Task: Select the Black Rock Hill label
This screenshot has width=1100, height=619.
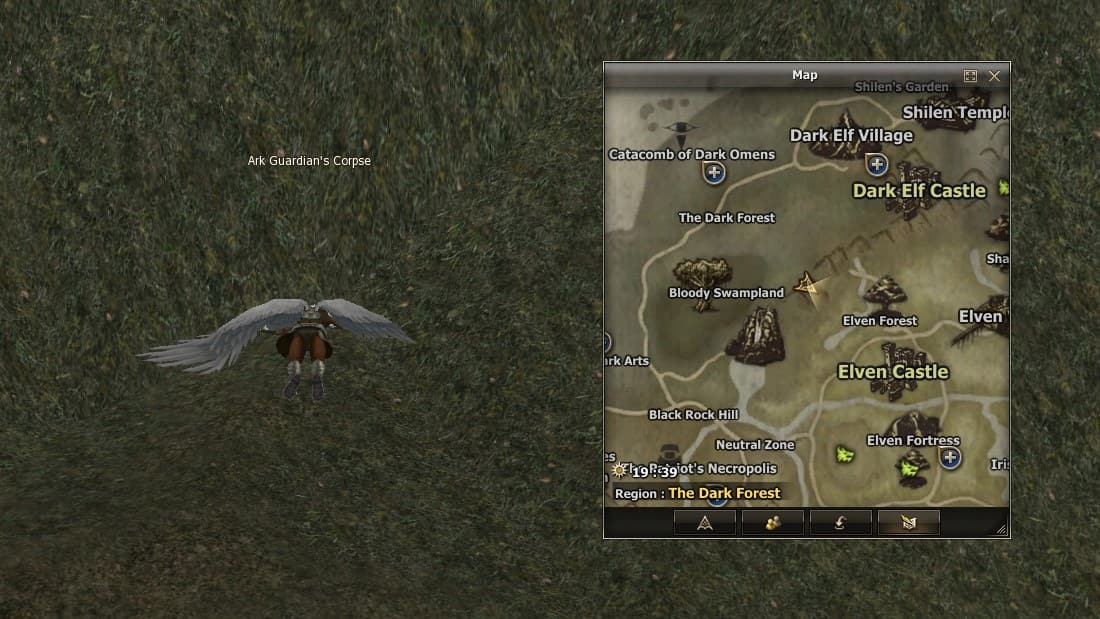Action: (693, 415)
